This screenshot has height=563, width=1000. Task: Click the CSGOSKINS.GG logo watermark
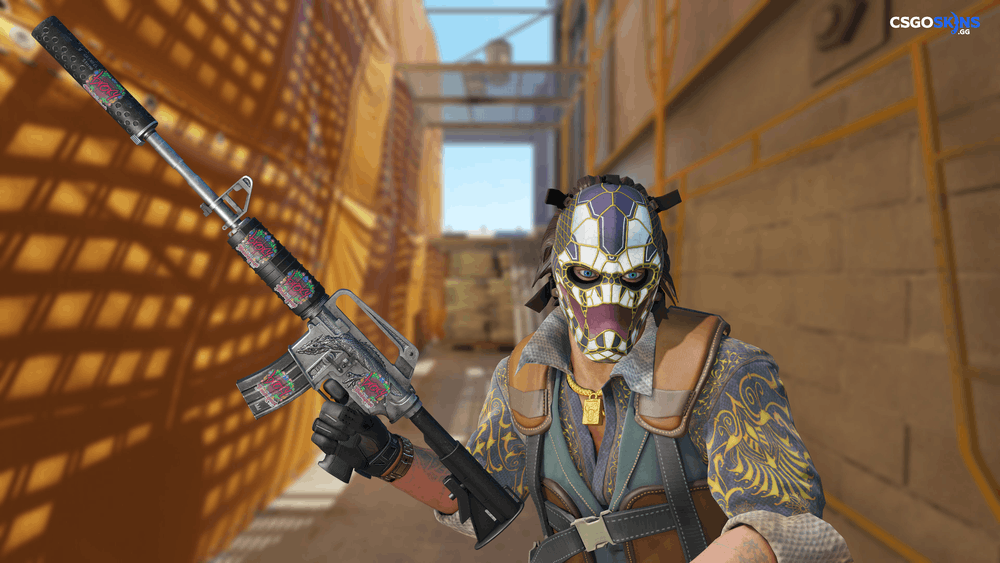pos(934,26)
